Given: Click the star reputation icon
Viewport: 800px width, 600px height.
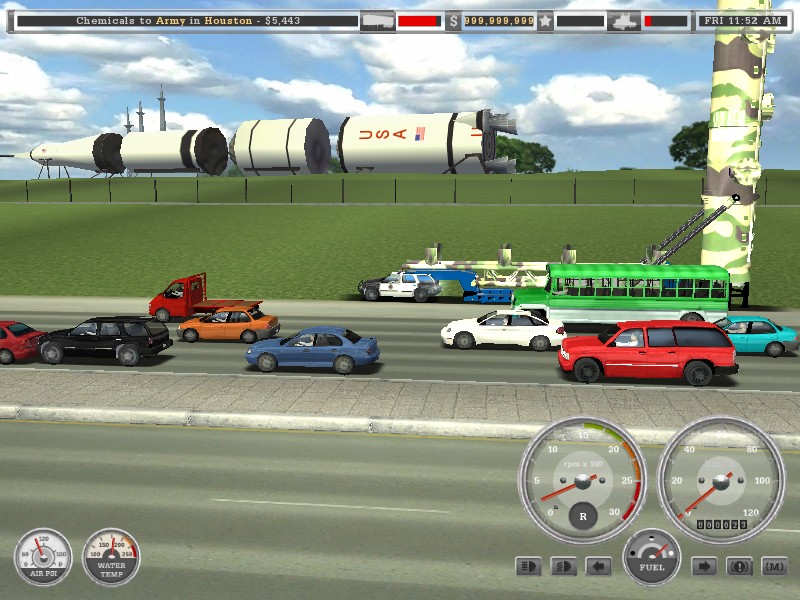Looking at the screenshot, I should pos(545,21).
